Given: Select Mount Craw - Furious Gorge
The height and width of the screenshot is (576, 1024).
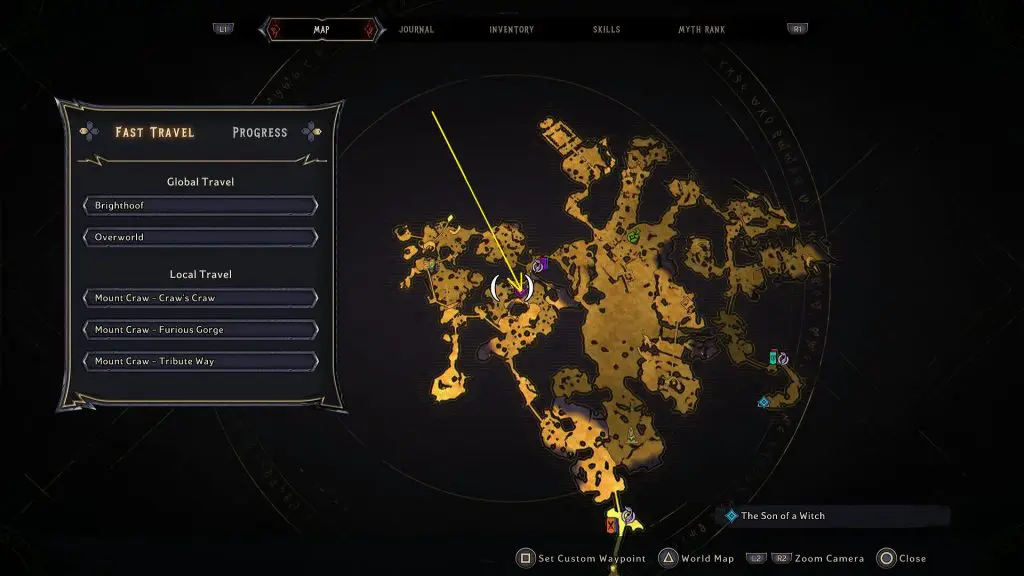Looking at the screenshot, I should coord(201,330).
